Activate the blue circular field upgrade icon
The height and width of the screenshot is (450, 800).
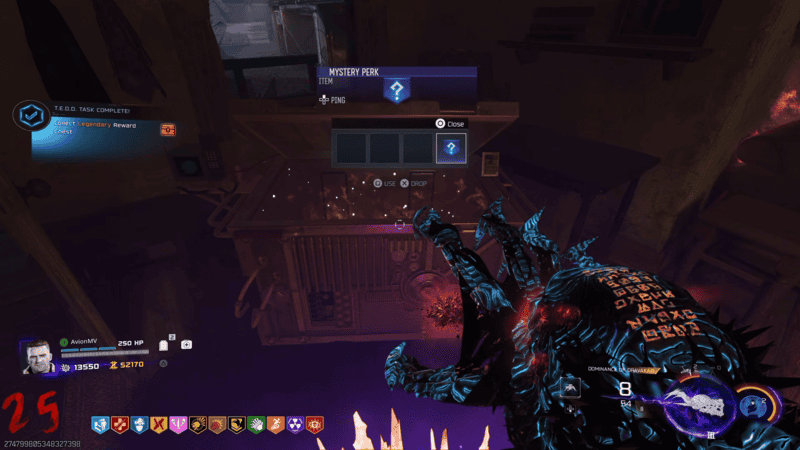point(753,405)
